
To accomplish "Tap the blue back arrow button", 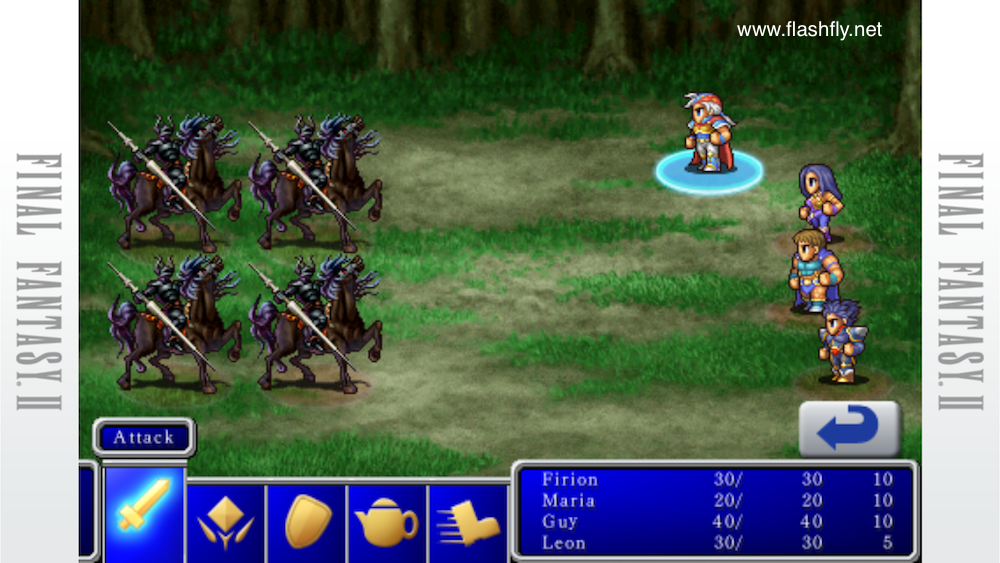I will [849, 429].
